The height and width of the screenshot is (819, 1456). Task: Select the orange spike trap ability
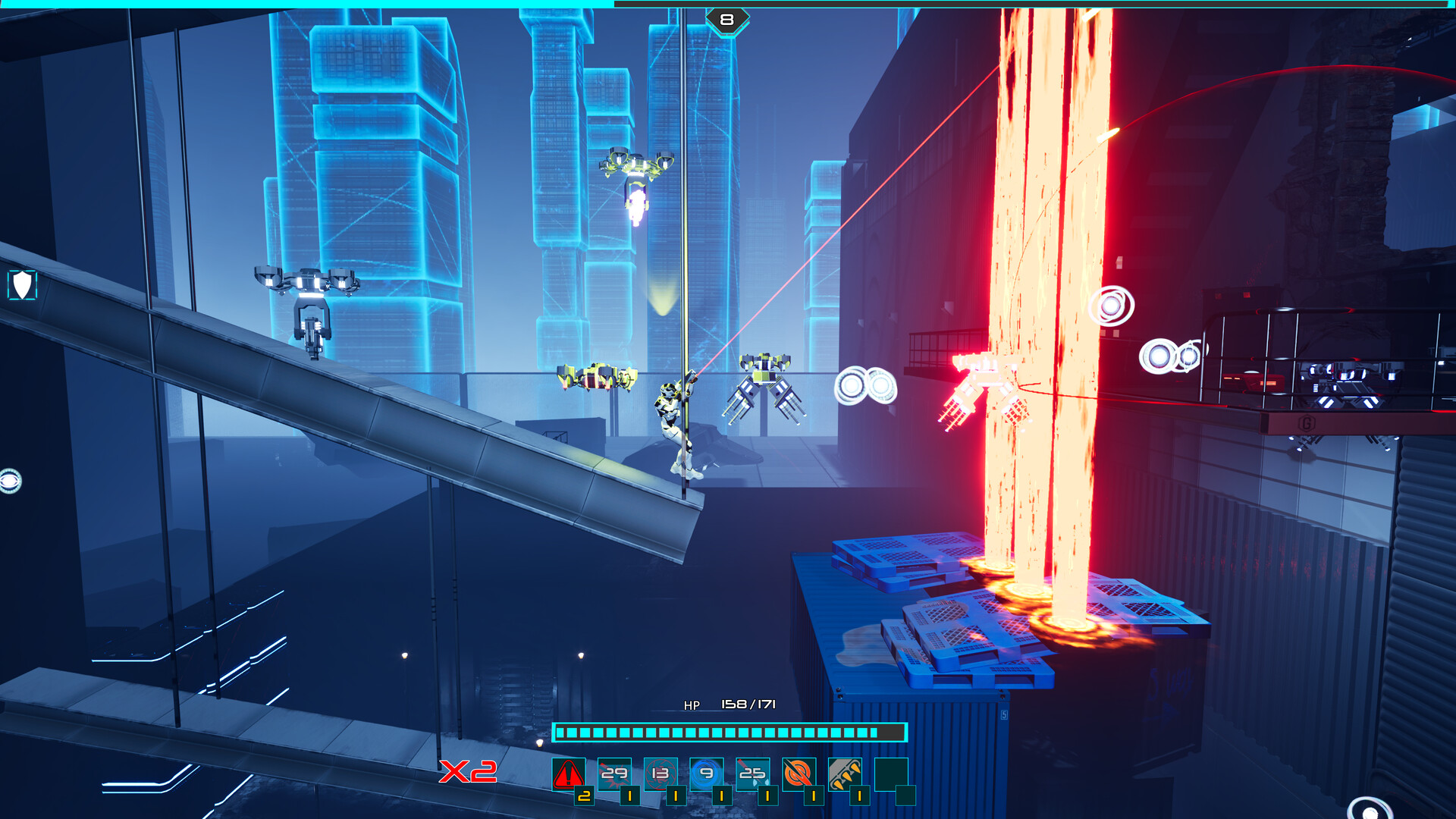(x=845, y=774)
